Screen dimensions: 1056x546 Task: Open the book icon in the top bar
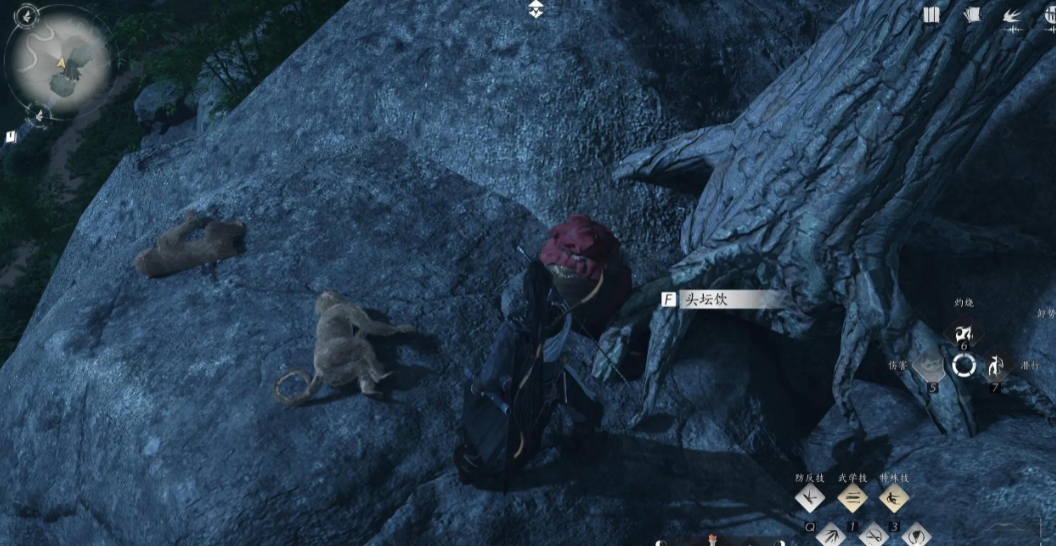[932, 15]
